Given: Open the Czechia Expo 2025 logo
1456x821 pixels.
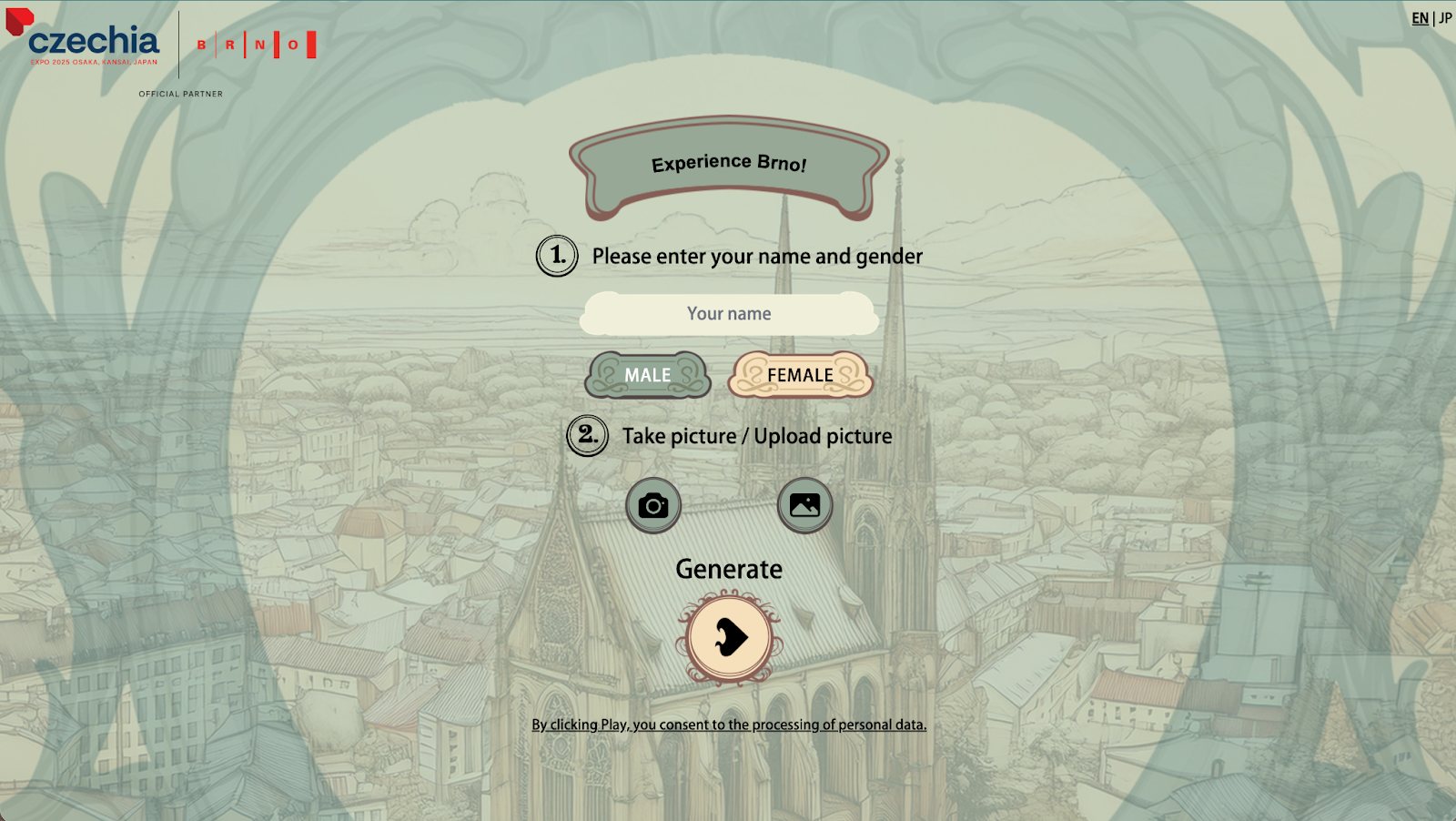Looking at the screenshot, I should pyautogui.click(x=91, y=43).
